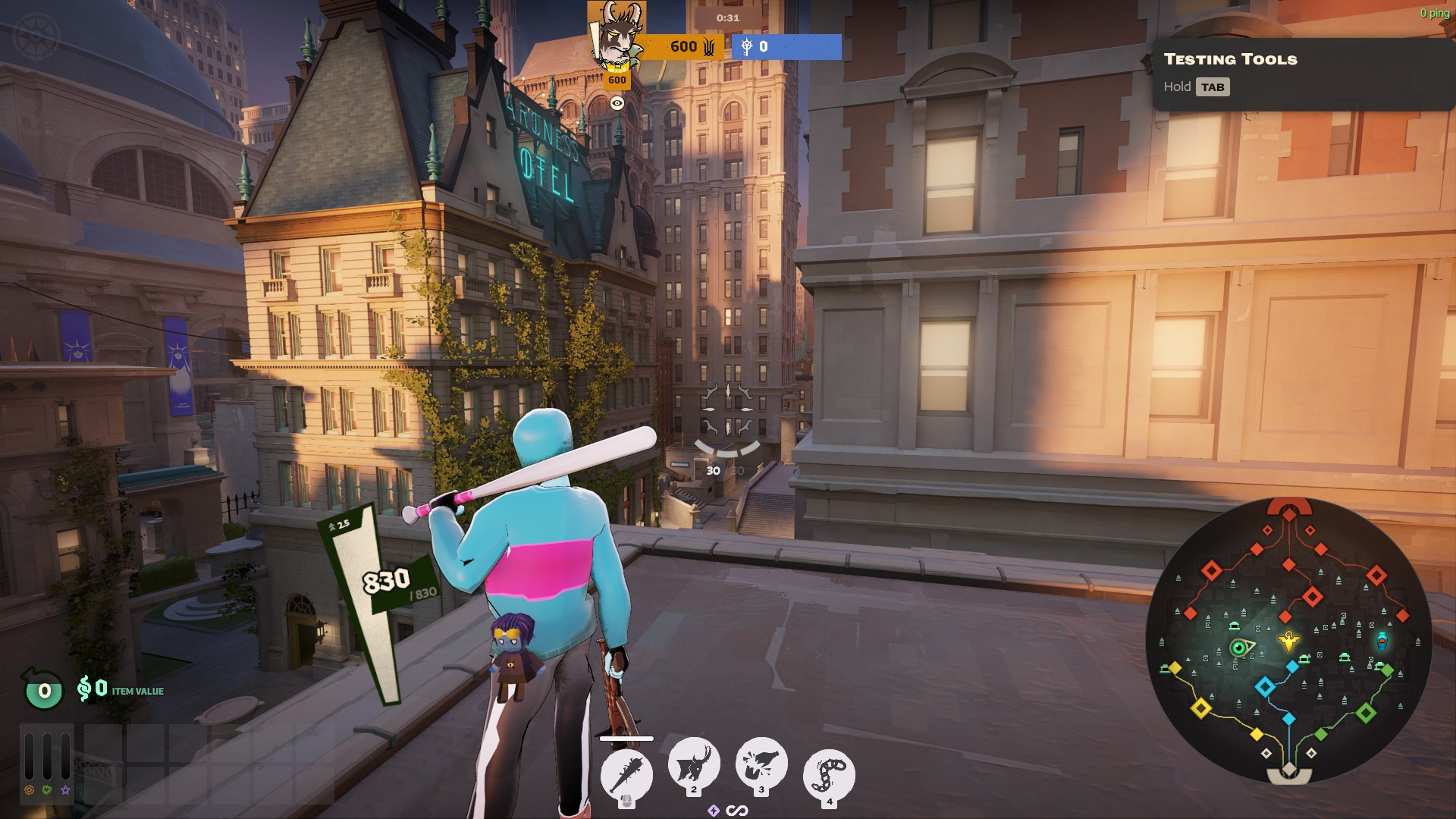Viewport: 1456px width, 819px height.
Task: Activate the chain ability
Action: click(829, 773)
